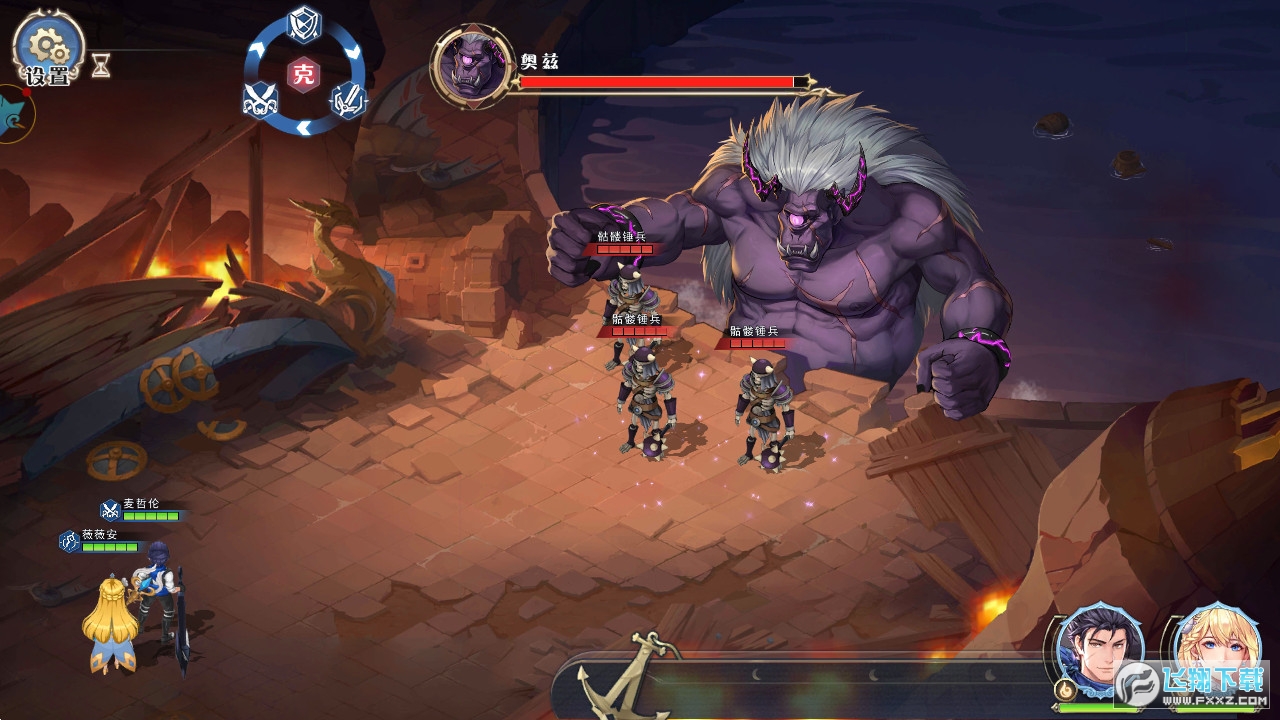Select the crossed sabers class icon

point(260,99)
